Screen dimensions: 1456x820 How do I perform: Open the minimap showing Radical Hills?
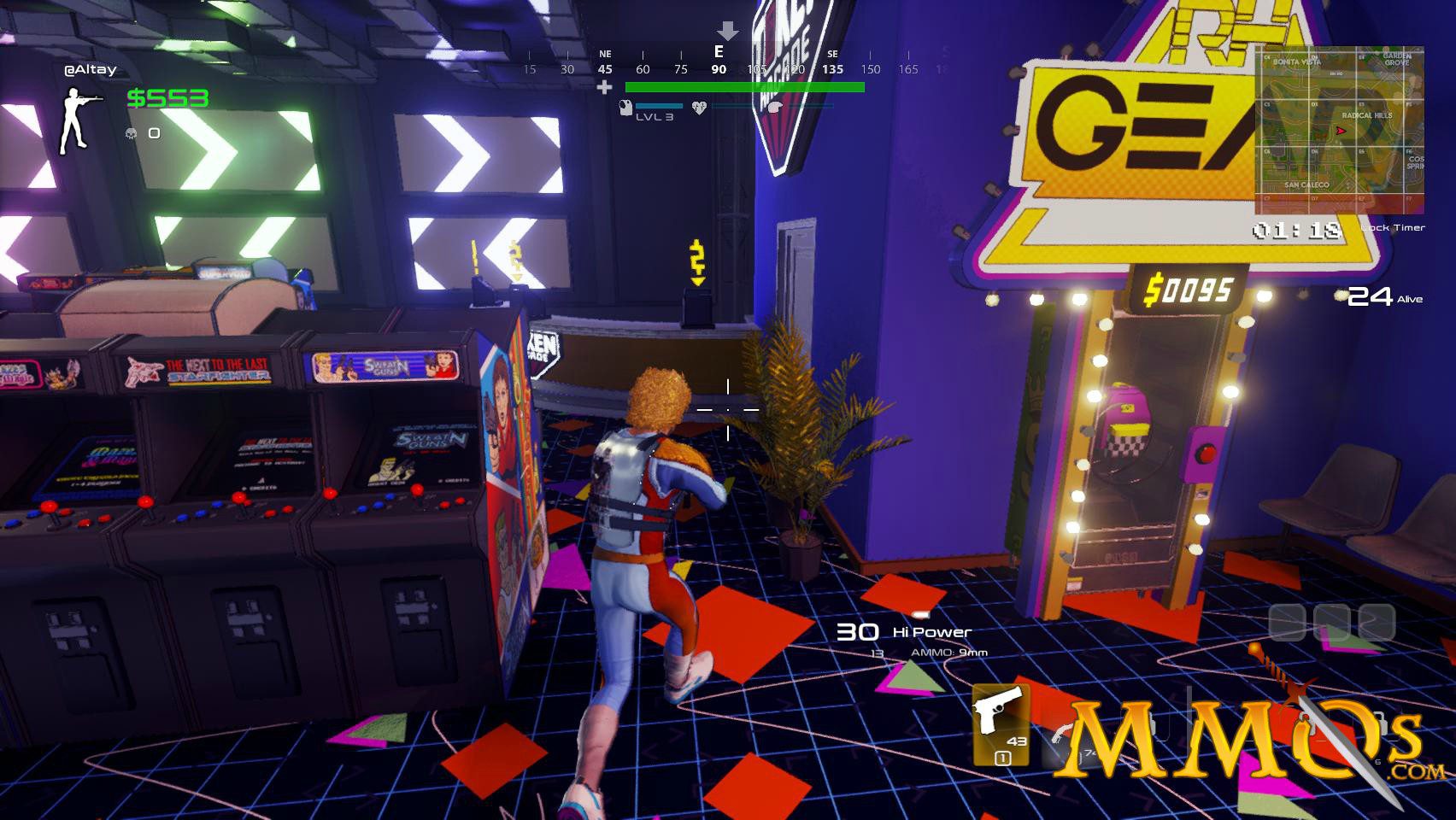pyautogui.click(x=1339, y=130)
